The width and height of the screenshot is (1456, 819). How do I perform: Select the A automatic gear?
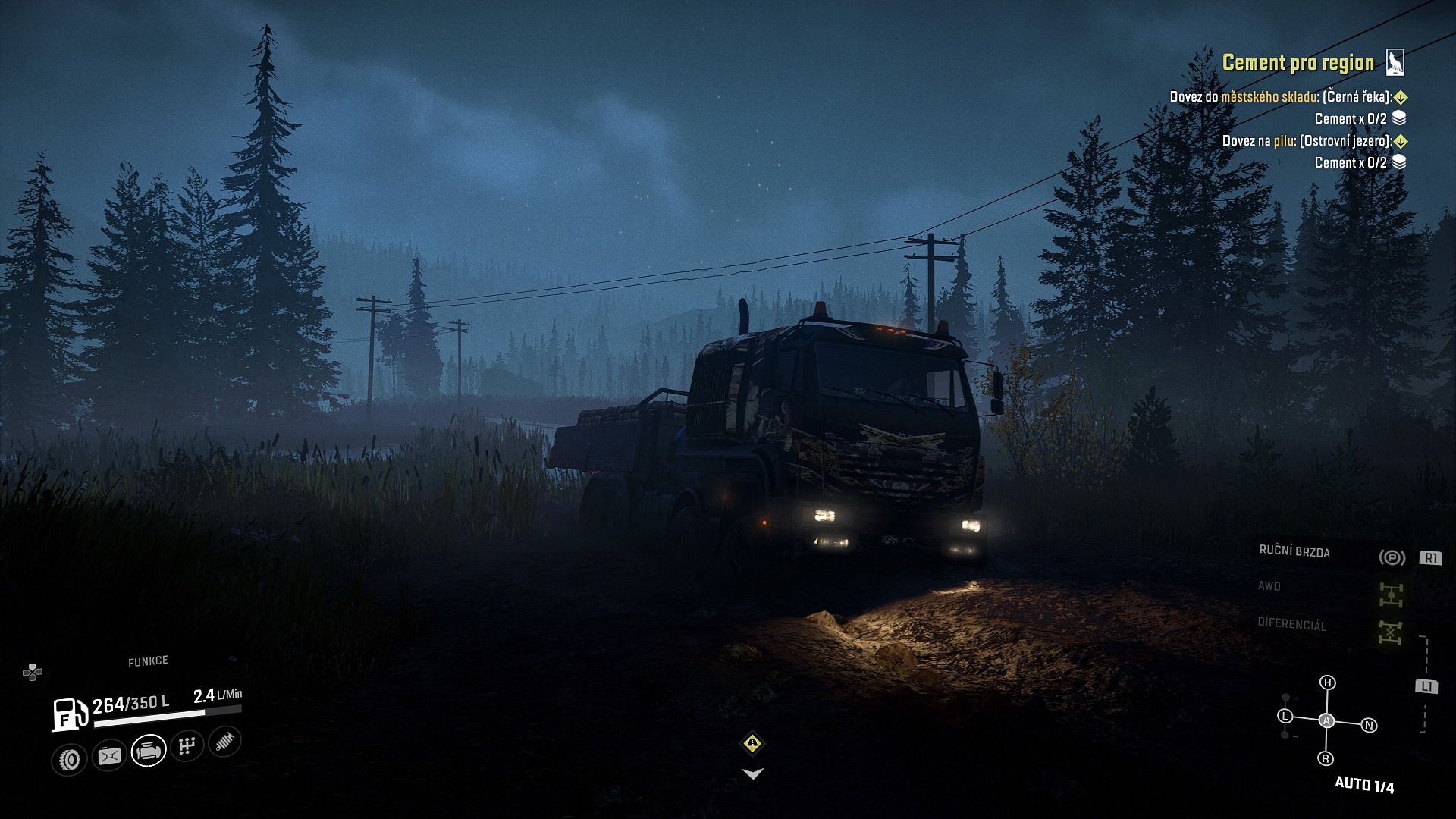pyautogui.click(x=1326, y=720)
